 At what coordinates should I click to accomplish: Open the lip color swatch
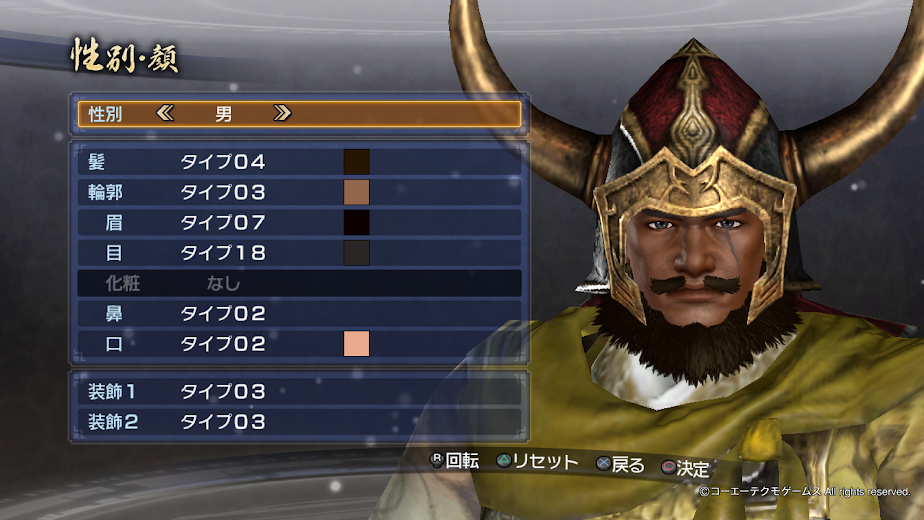[357, 344]
